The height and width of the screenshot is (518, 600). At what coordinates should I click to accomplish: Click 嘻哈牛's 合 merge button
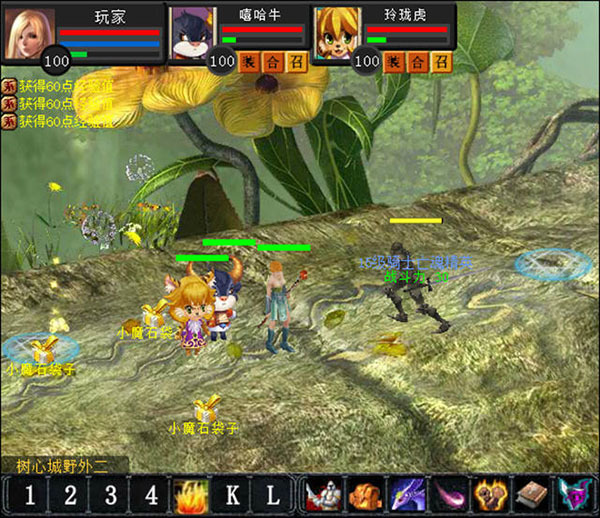pyautogui.click(x=273, y=62)
